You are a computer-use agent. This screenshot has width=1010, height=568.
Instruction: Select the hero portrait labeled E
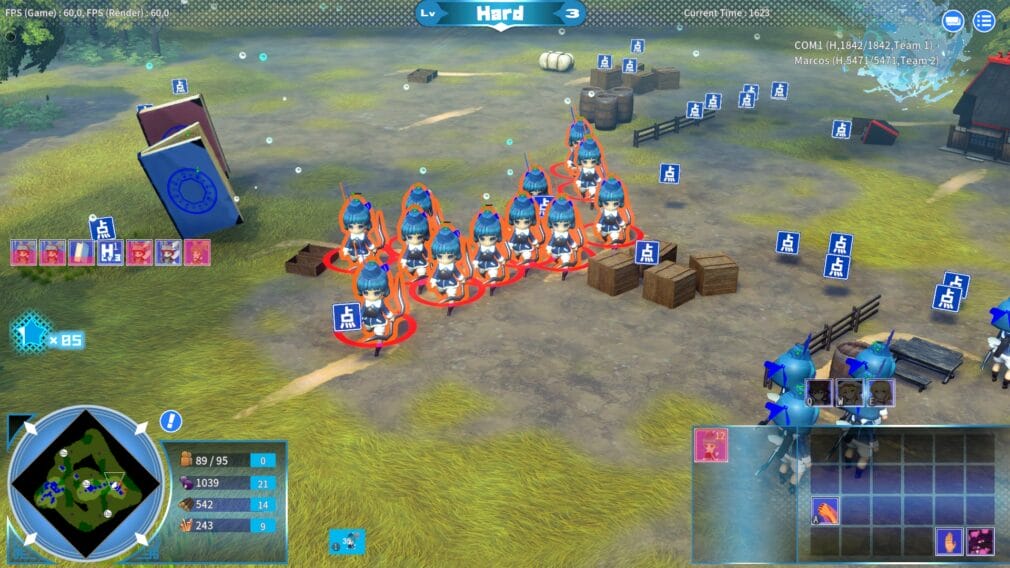click(x=880, y=392)
